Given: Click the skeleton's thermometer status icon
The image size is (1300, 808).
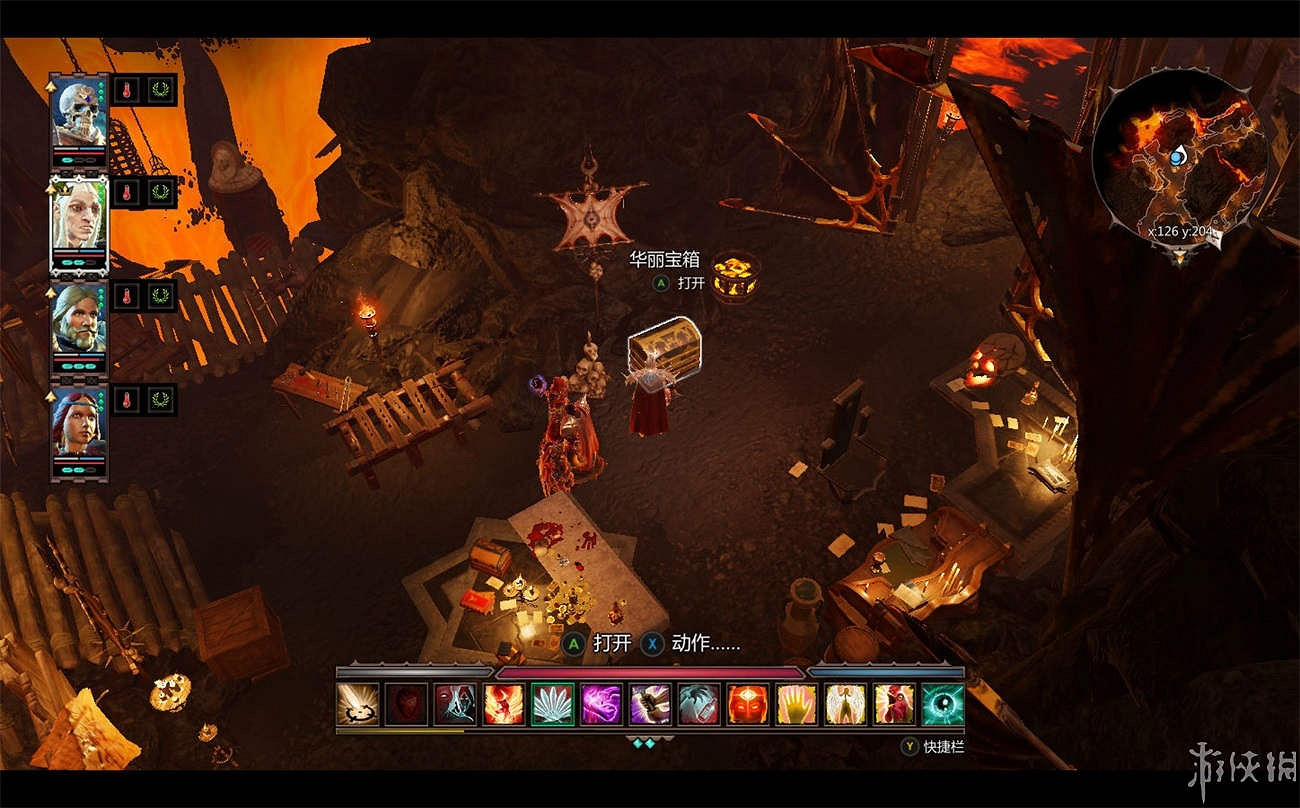Looking at the screenshot, I should 126,88.
